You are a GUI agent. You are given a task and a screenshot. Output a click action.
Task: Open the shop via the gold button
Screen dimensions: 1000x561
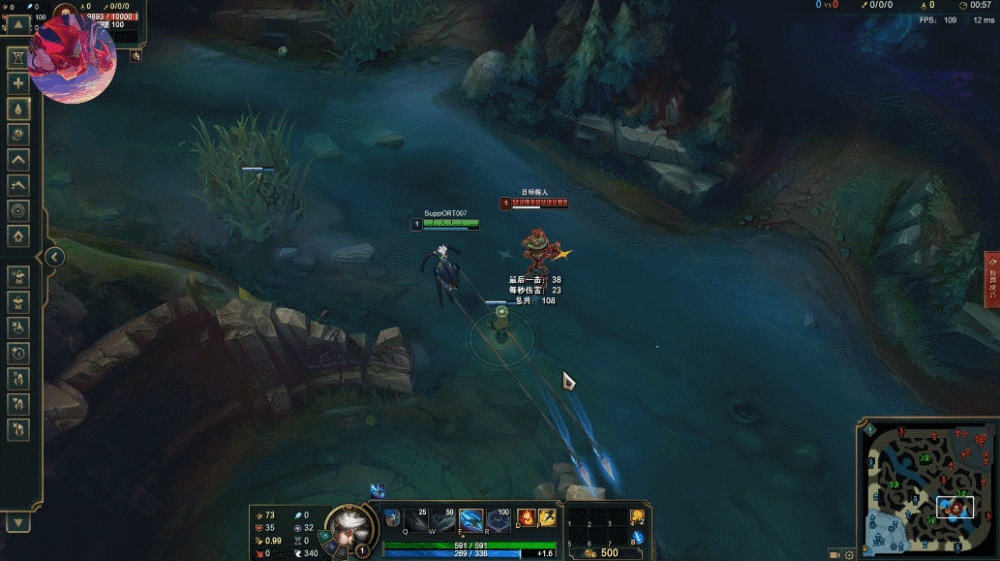point(599,552)
